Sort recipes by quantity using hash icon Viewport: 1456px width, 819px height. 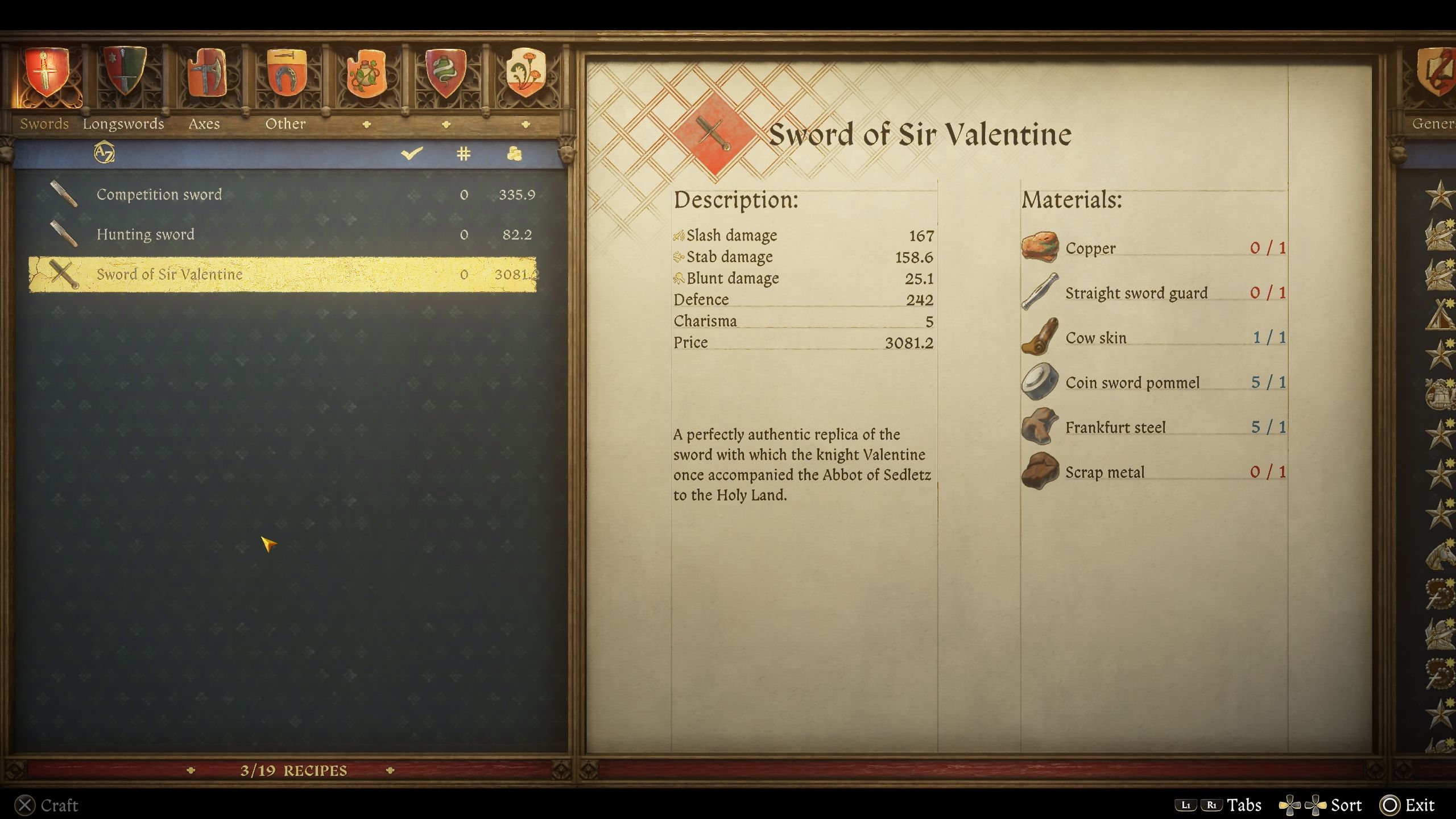(464, 152)
